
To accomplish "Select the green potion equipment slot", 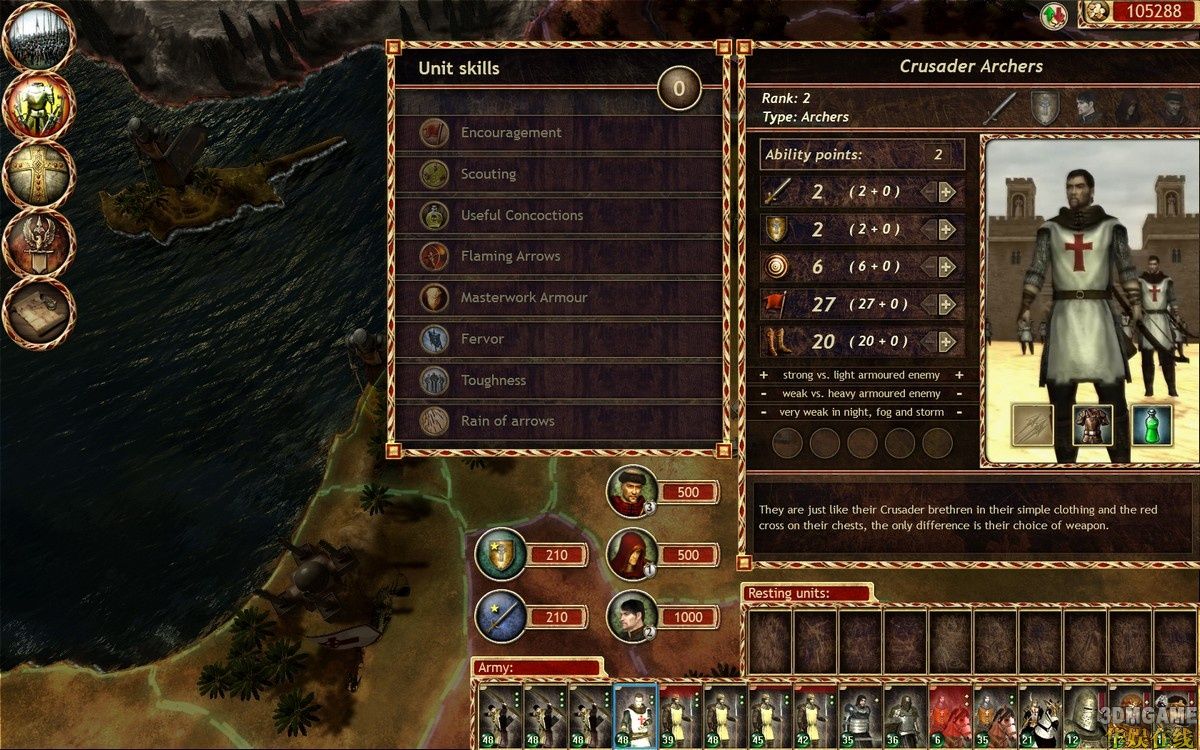I will tap(1151, 425).
